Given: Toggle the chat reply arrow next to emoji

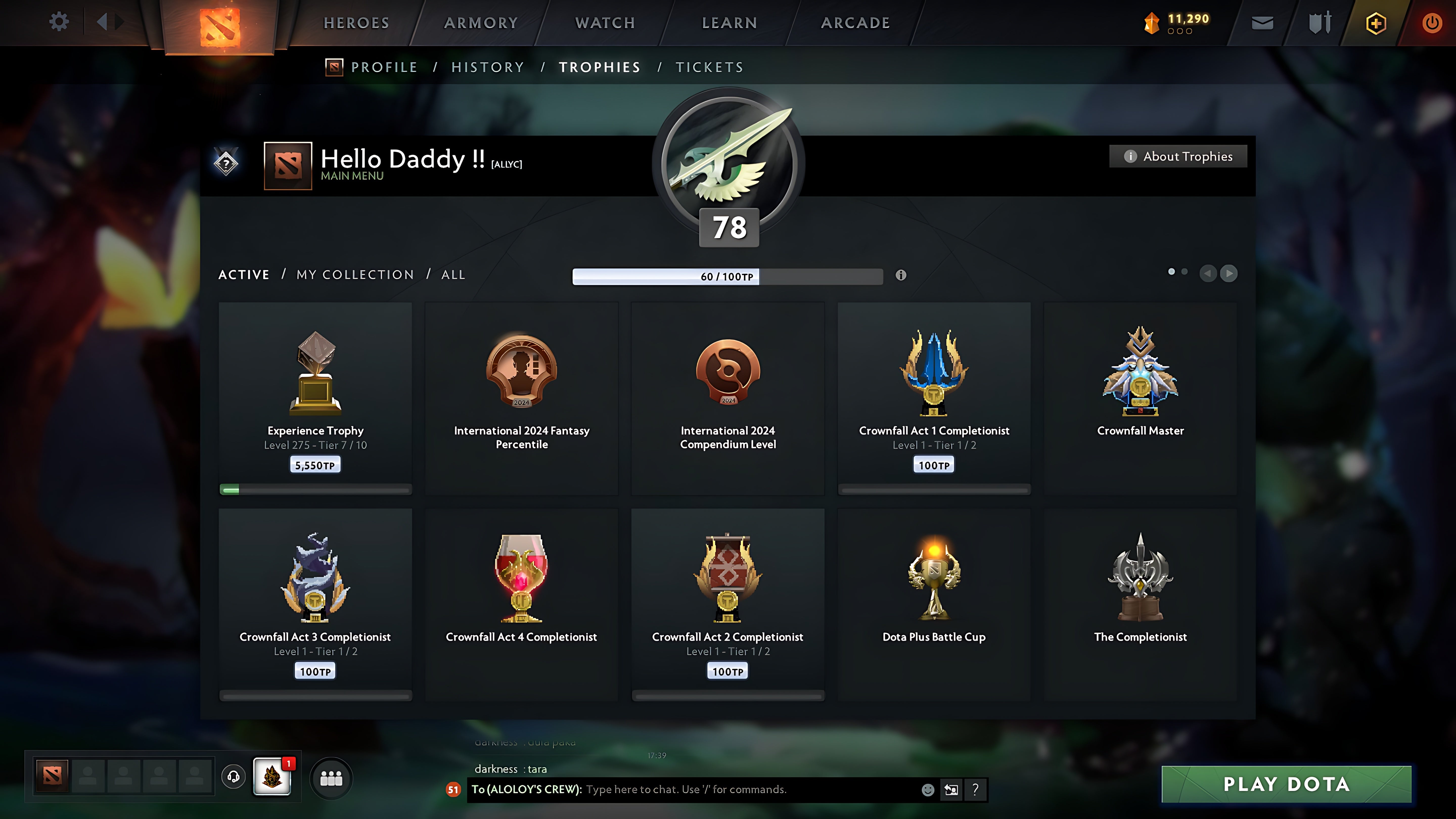Looking at the screenshot, I should pyautogui.click(x=951, y=790).
